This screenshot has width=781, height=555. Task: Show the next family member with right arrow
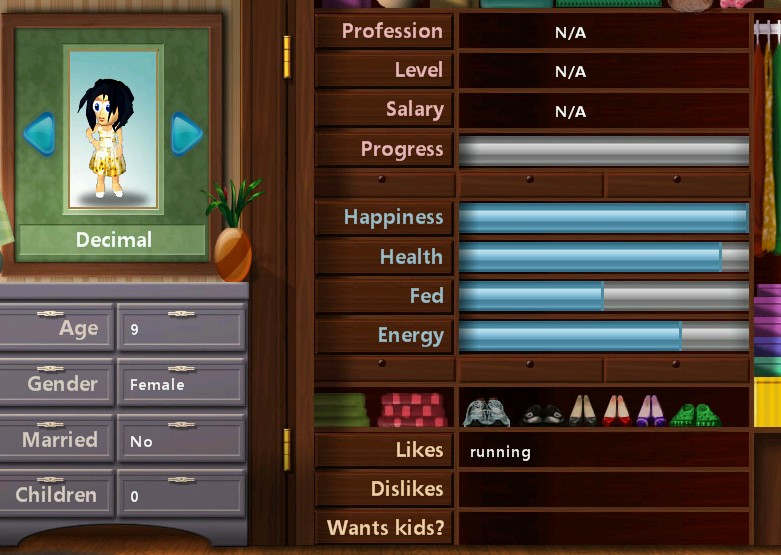pyautogui.click(x=186, y=133)
